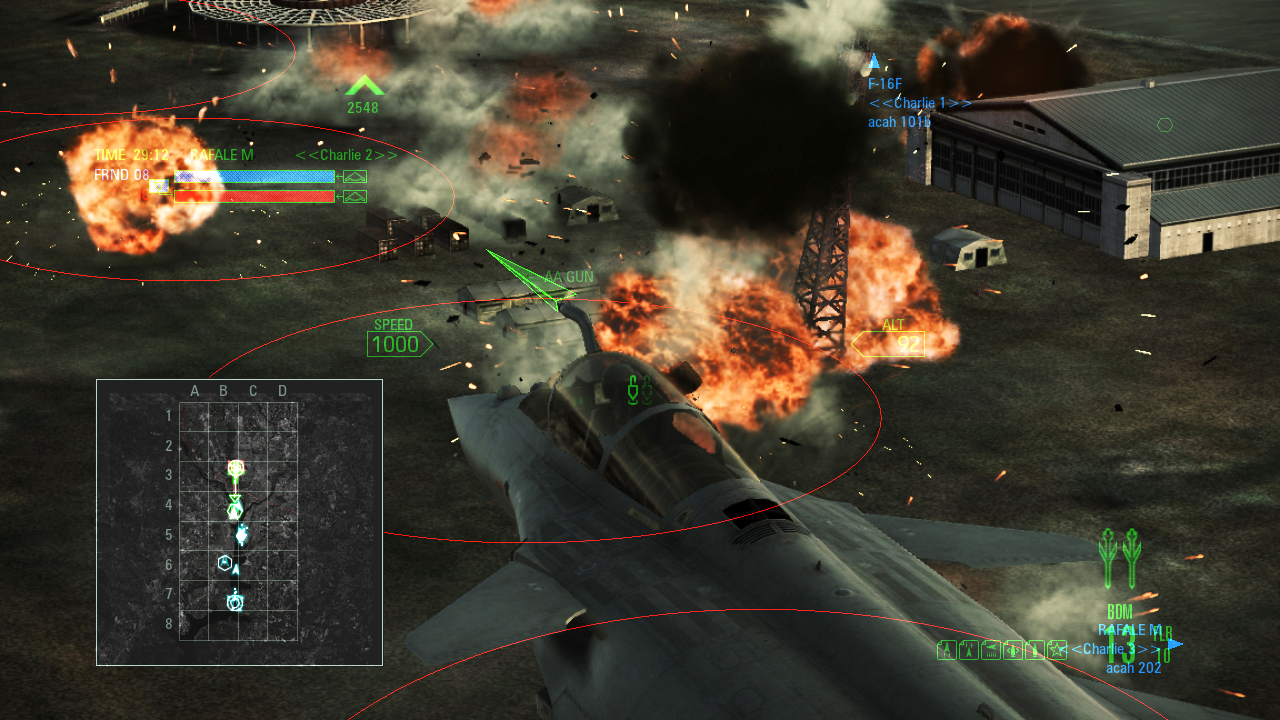Click the shell-with-side-arrows skill icon
Viewport: 1280px width, 720px height.
[x=1013, y=650]
